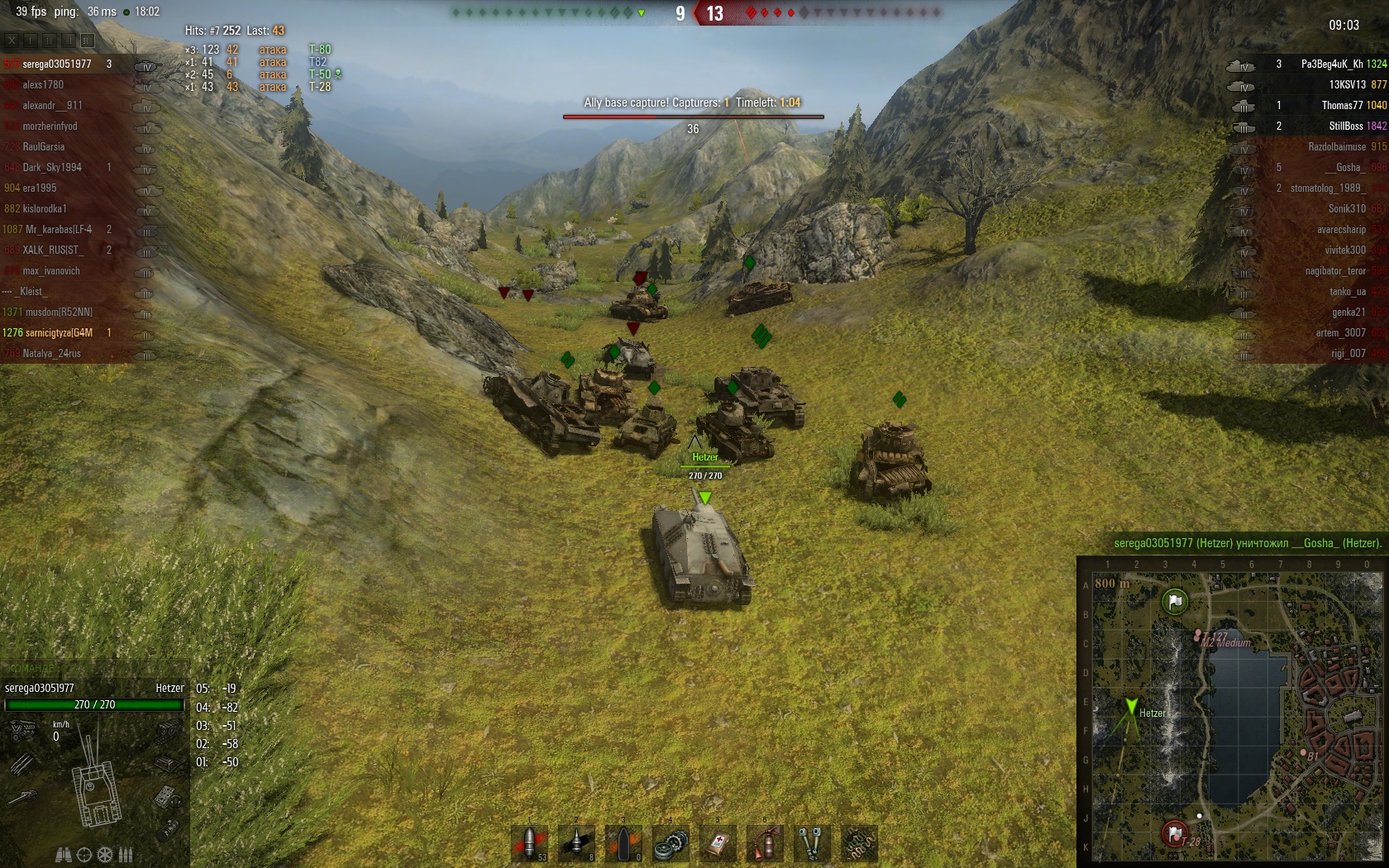Use the first aid kit consumable
The width and height of the screenshot is (1389, 868).
[718, 844]
